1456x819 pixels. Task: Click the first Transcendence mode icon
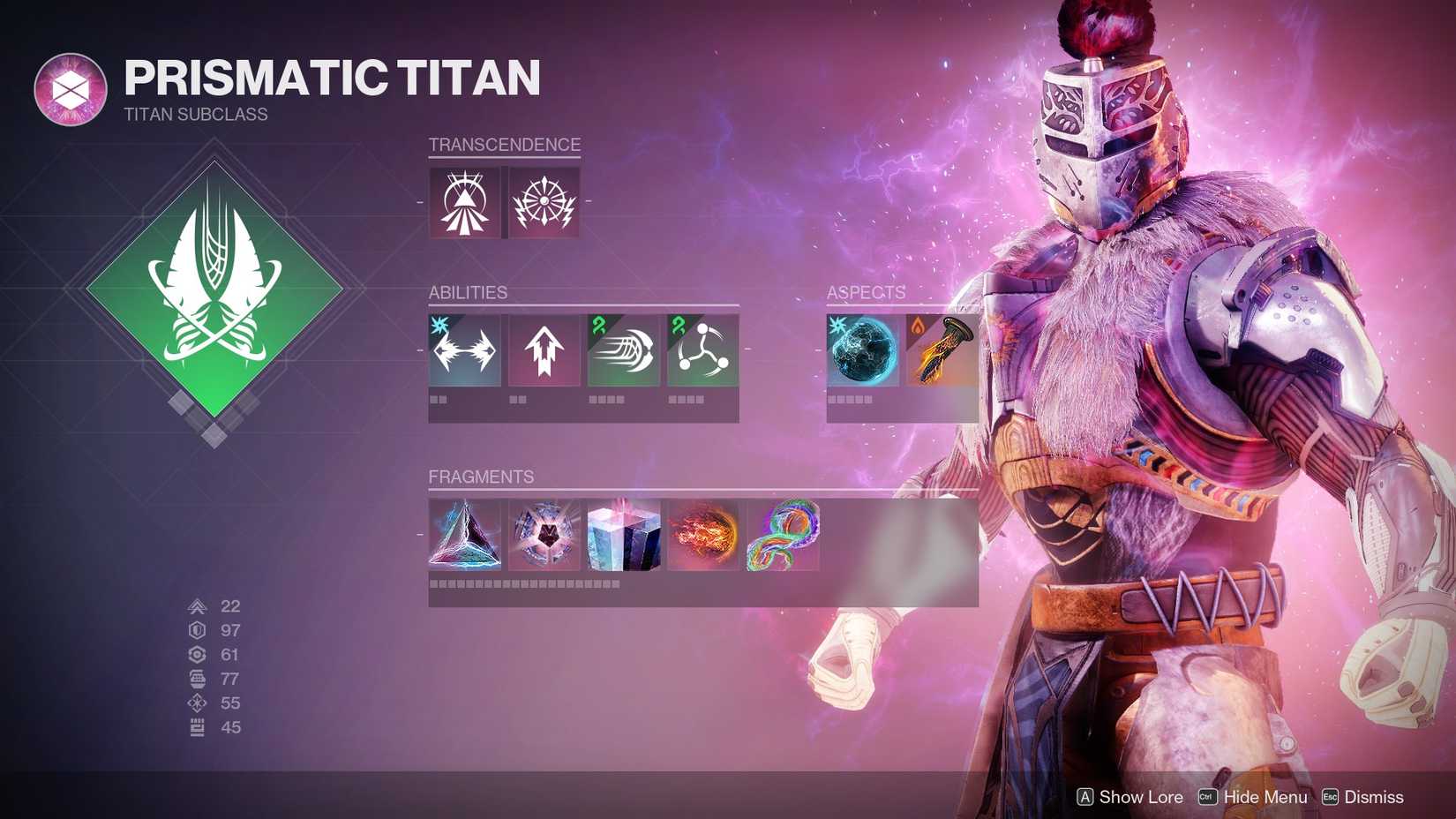[x=463, y=201]
